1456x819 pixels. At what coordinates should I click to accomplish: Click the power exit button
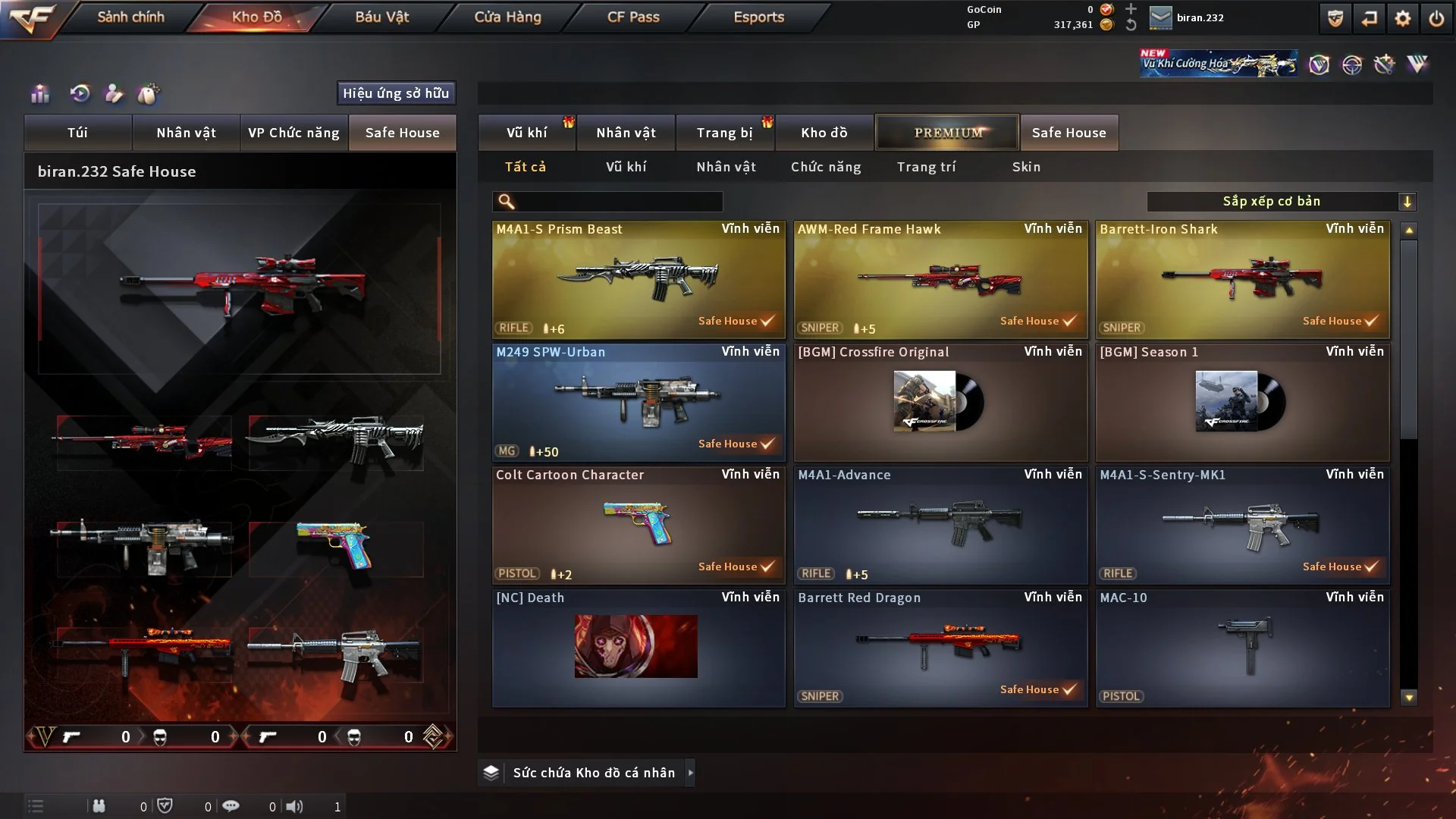click(x=1436, y=18)
